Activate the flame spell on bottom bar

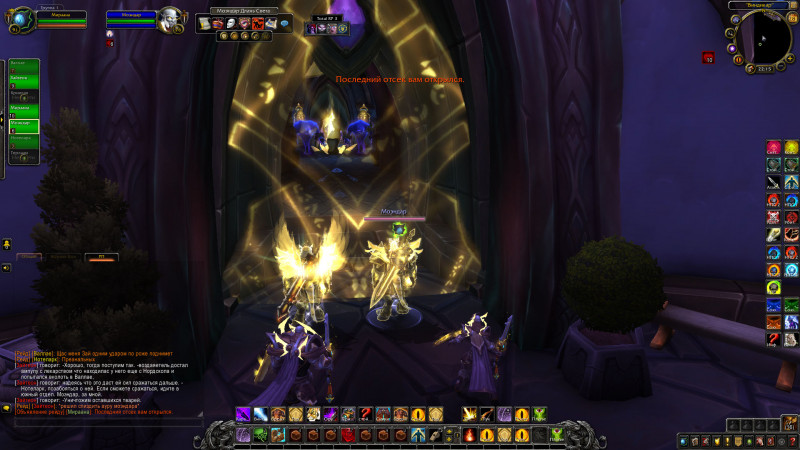[471, 435]
